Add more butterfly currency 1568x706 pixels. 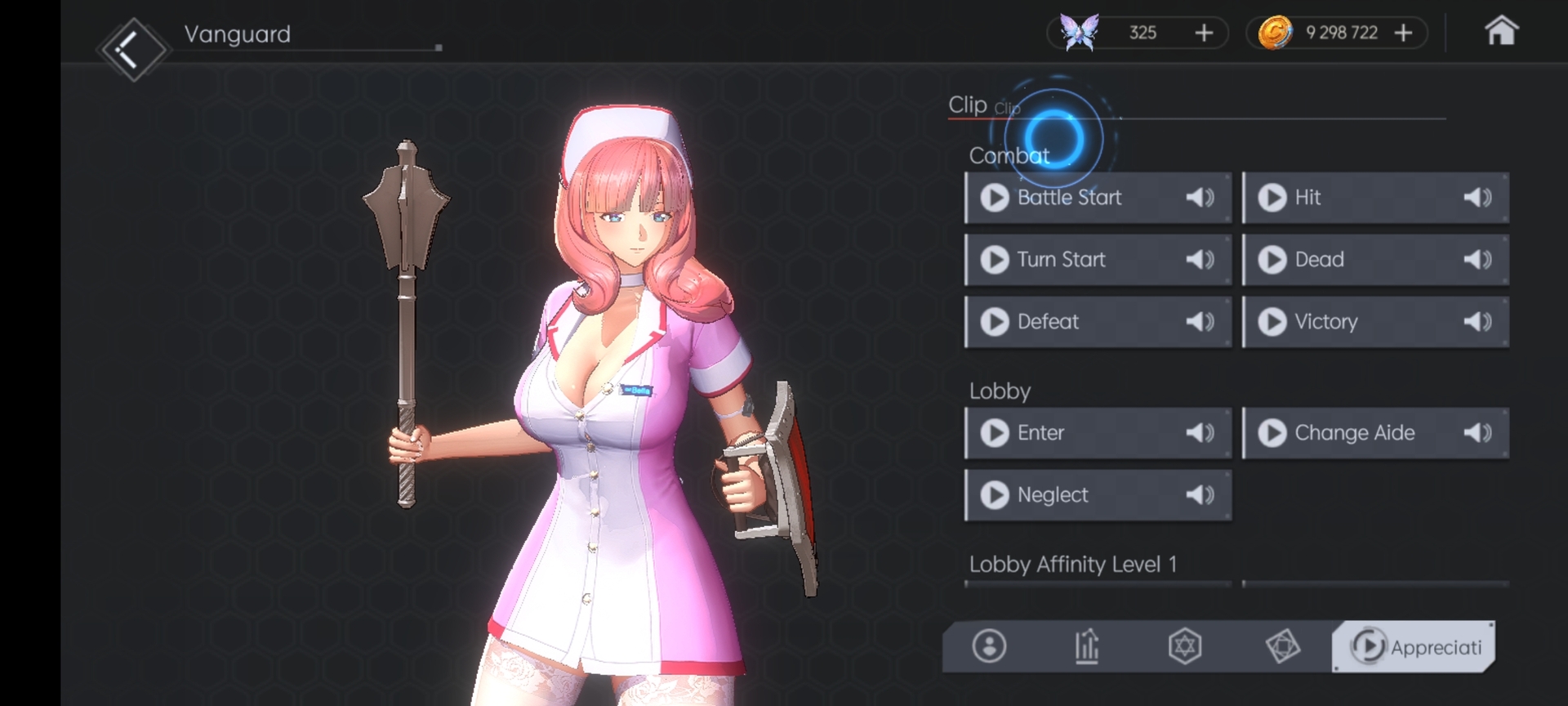click(x=1204, y=33)
